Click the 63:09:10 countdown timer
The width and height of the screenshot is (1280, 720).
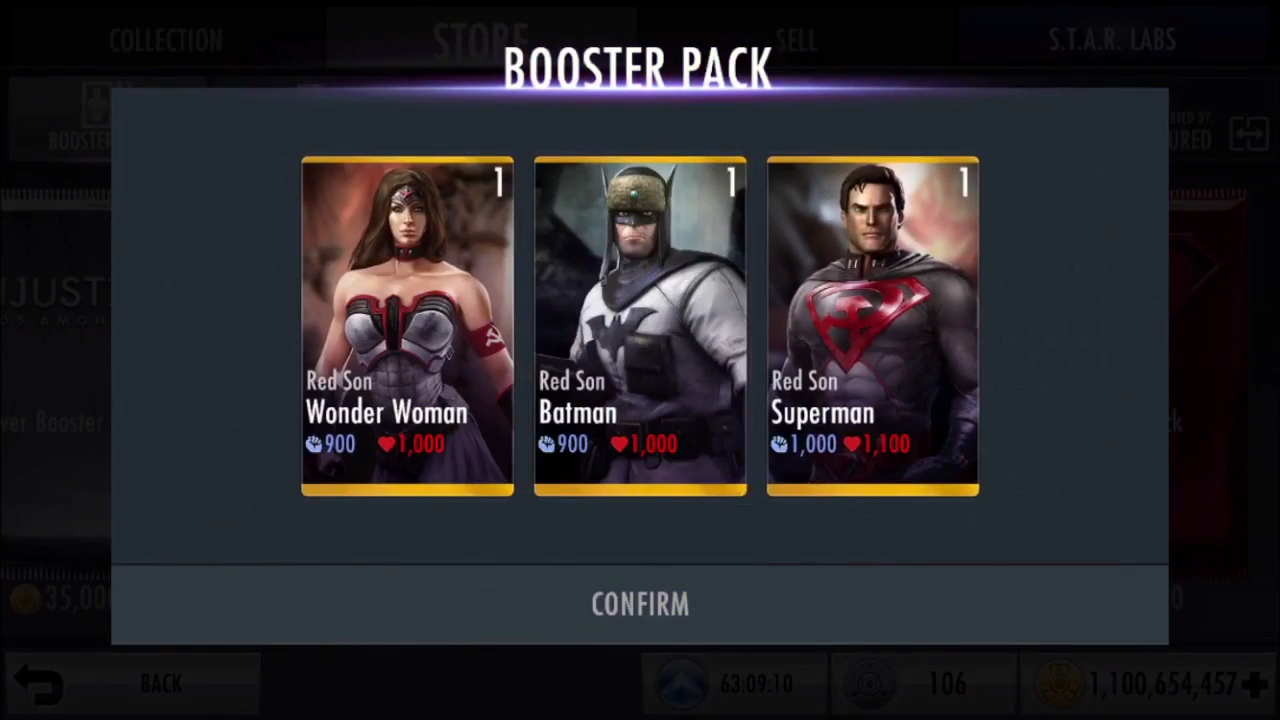coord(757,683)
